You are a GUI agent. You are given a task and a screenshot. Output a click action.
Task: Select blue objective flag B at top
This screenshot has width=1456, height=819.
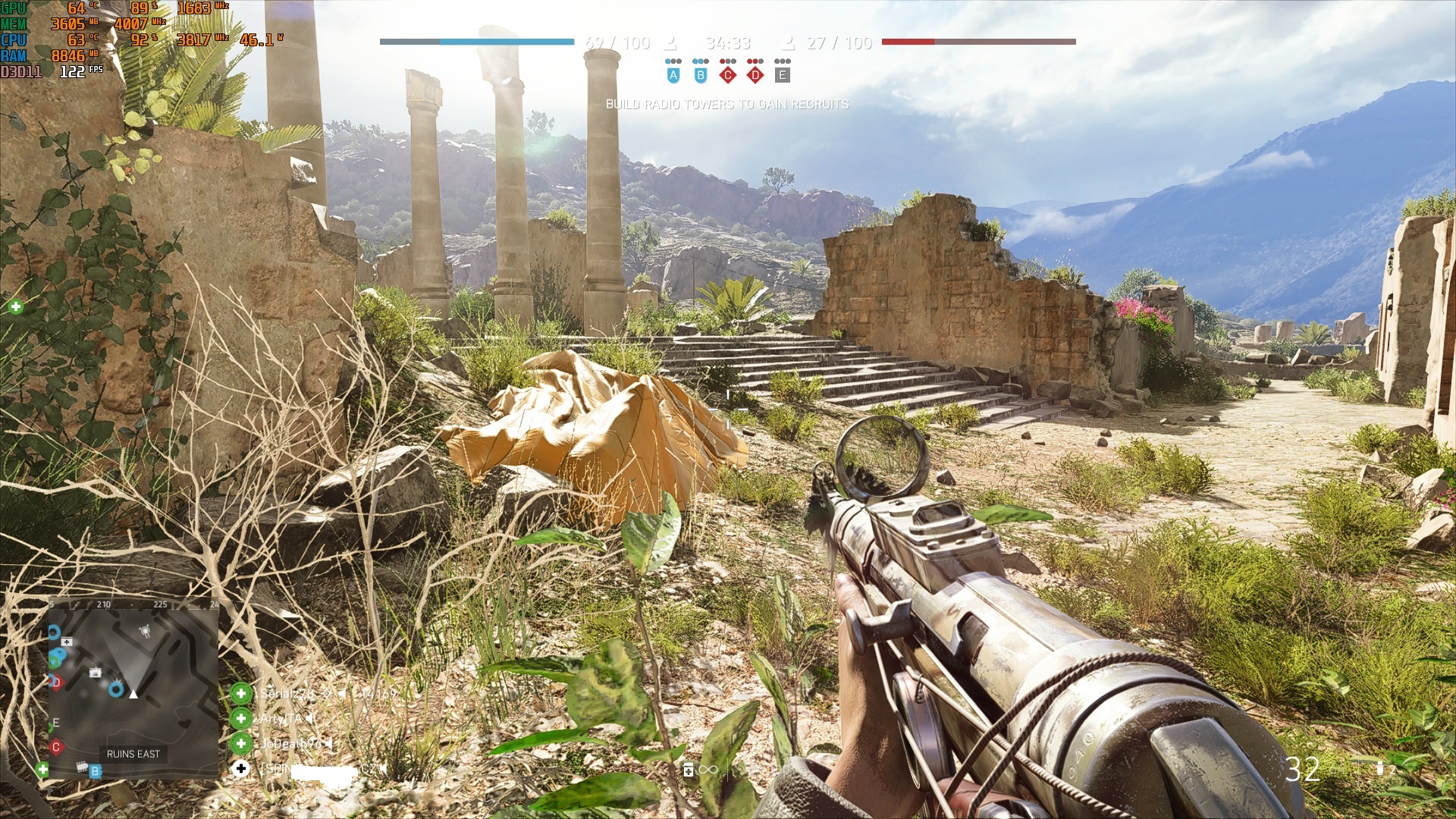click(x=701, y=75)
